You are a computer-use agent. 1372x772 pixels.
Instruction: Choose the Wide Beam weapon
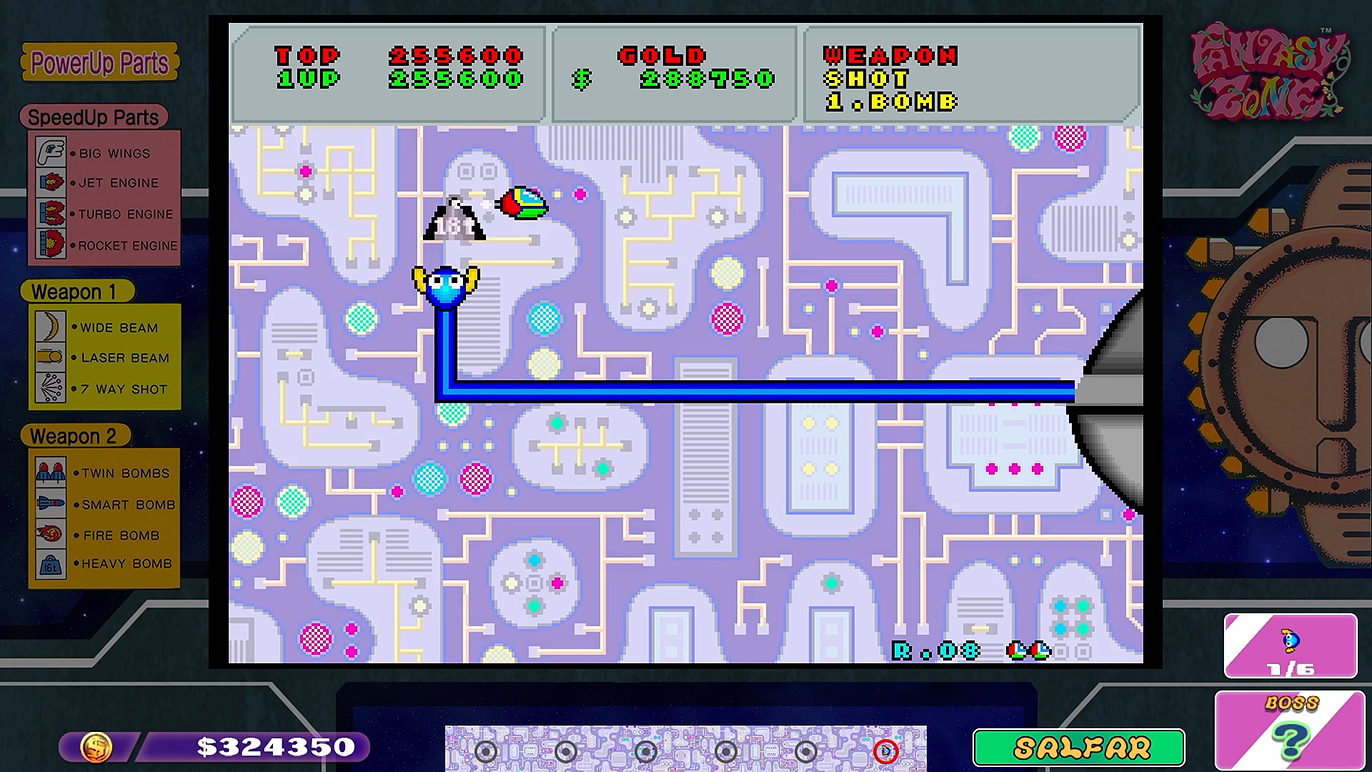coord(104,327)
